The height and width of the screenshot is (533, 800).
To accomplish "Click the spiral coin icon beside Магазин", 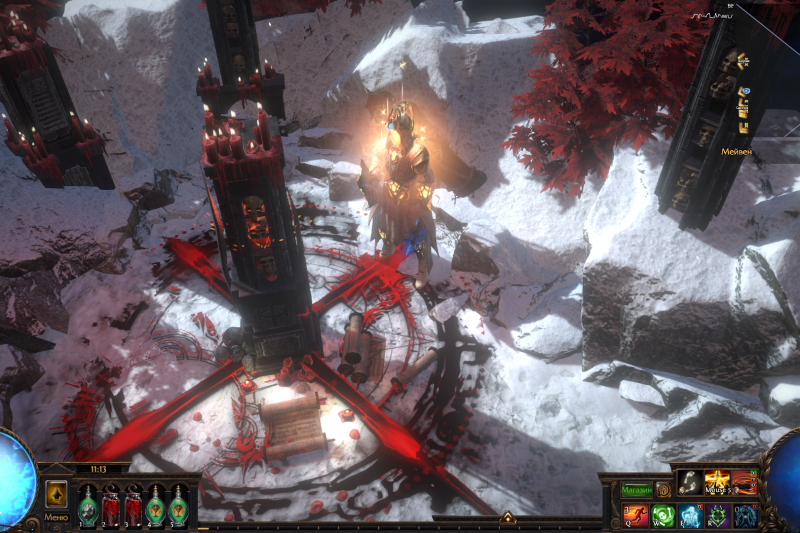I will point(662,490).
